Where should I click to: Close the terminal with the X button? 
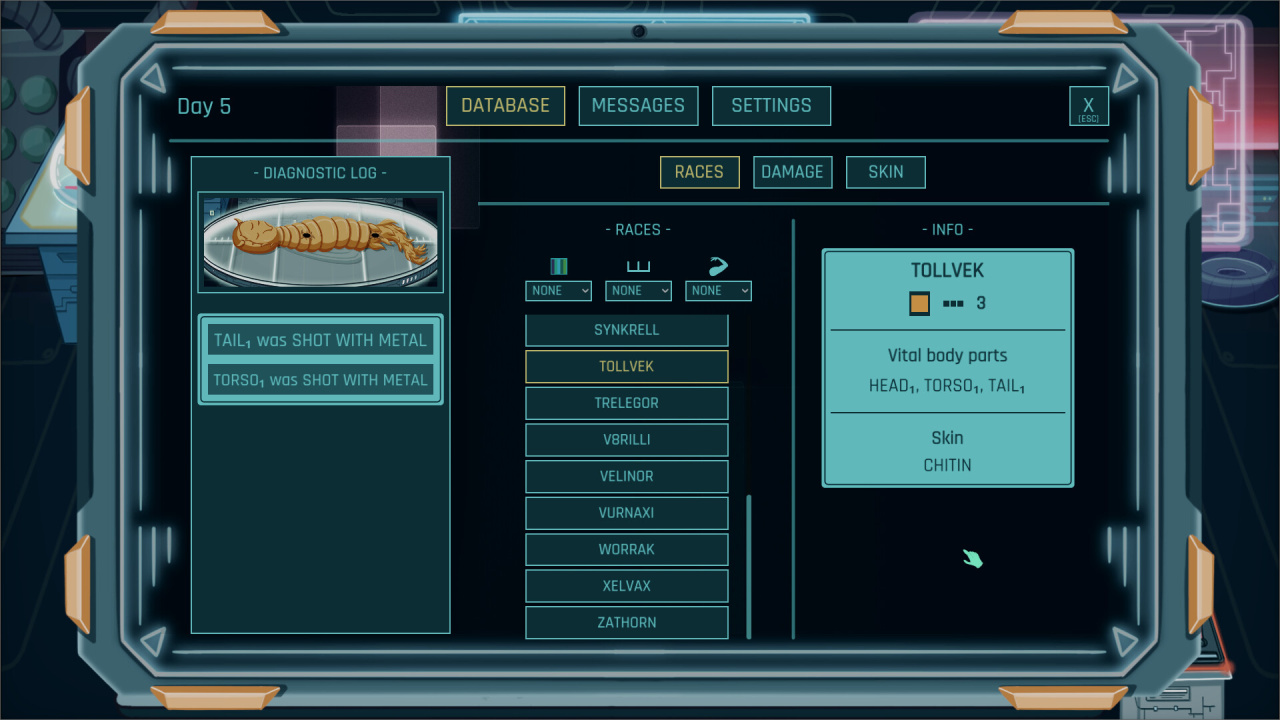tap(1088, 106)
